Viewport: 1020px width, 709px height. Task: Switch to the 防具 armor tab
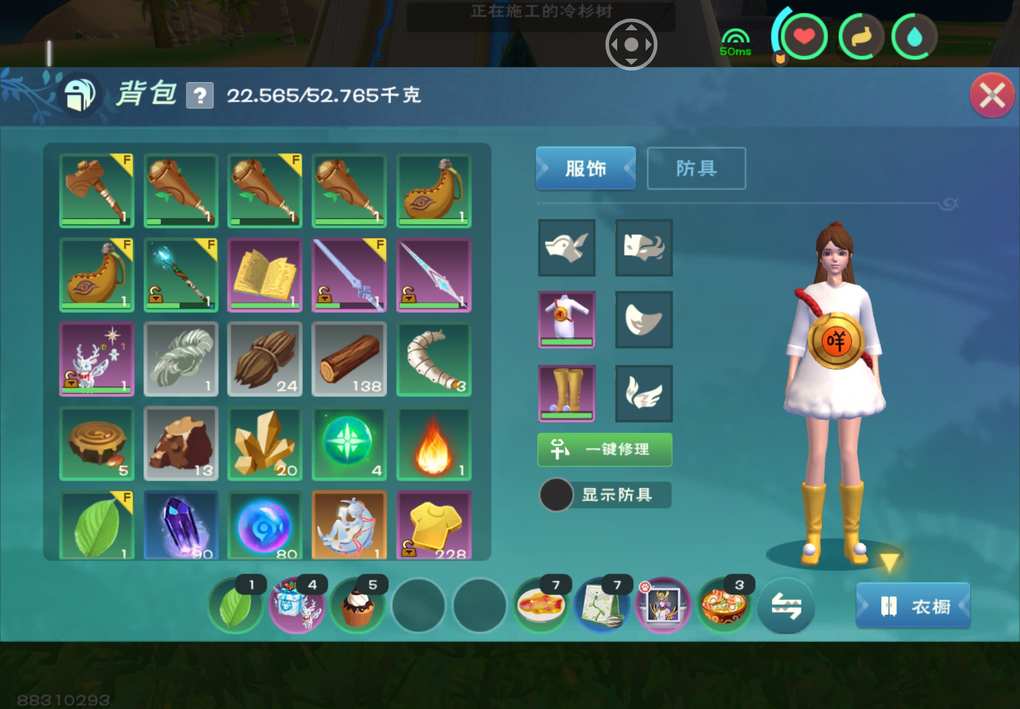coord(696,168)
